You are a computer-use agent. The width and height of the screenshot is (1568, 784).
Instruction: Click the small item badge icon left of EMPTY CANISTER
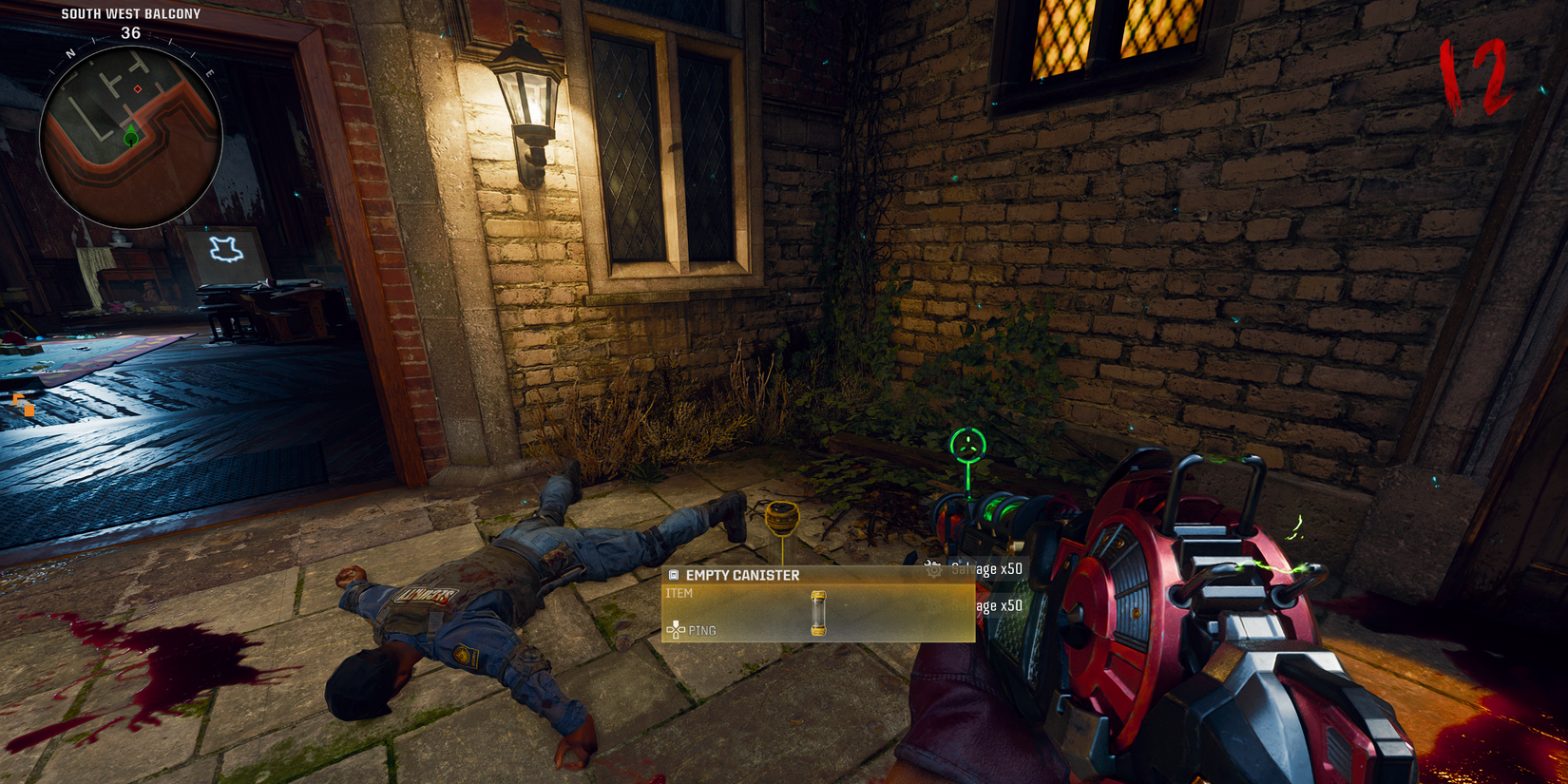[675, 574]
